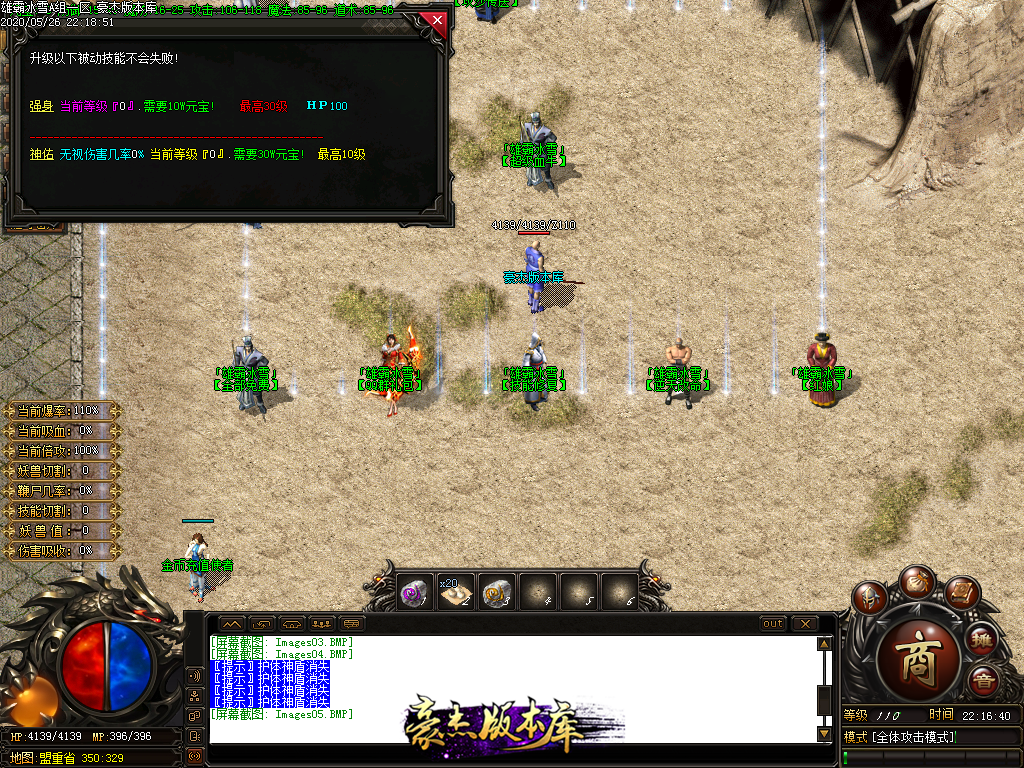This screenshot has height=768, width=1024.
Task: Use the x20 item in hotbar slot 2
Action: (456, 592)
